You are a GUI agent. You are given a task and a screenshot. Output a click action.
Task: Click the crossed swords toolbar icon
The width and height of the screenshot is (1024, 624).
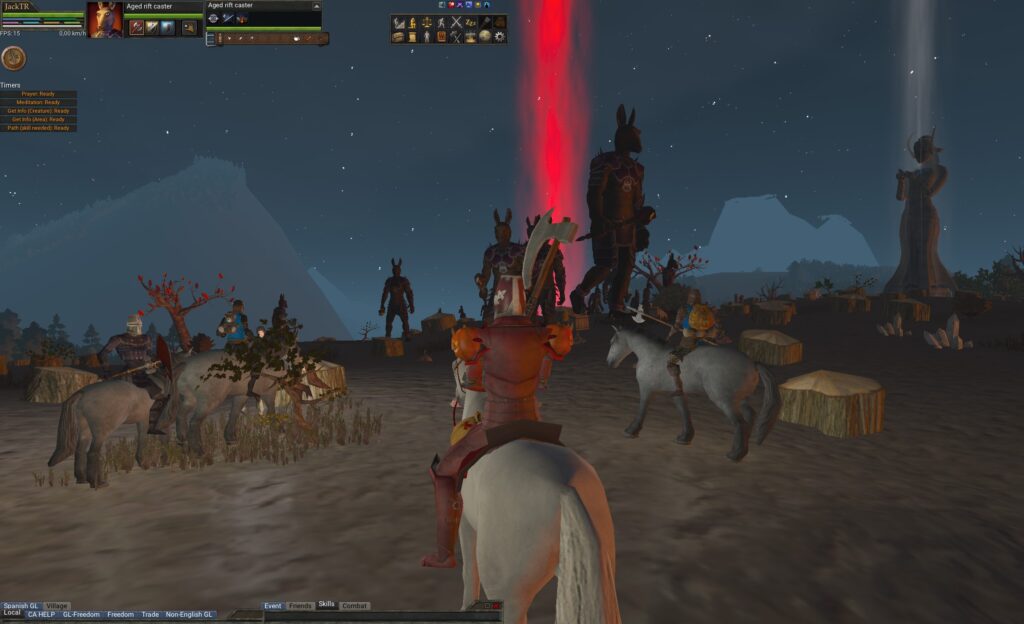tap(456, 22)
